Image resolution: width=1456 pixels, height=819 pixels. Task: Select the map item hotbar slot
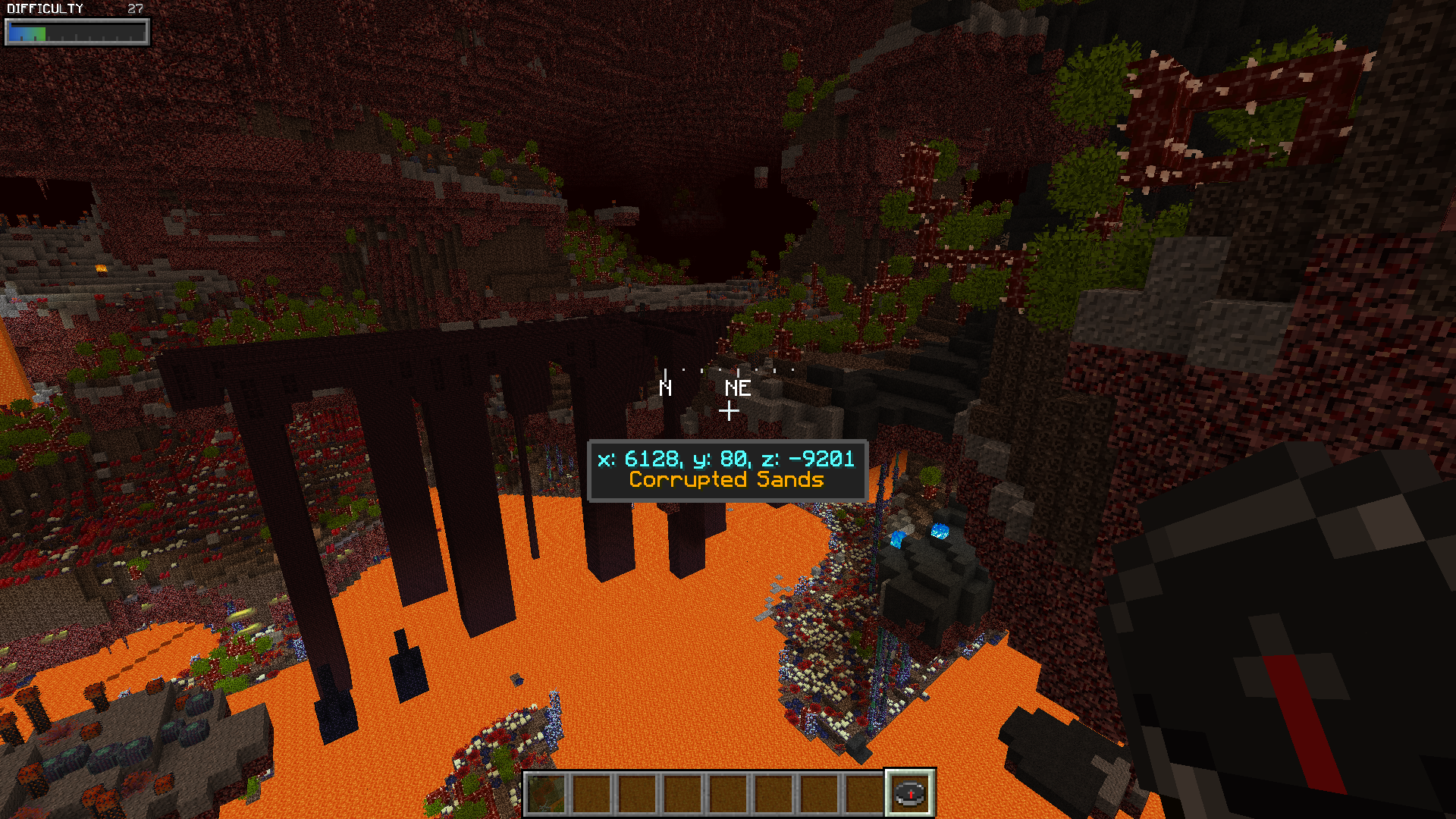547,794
